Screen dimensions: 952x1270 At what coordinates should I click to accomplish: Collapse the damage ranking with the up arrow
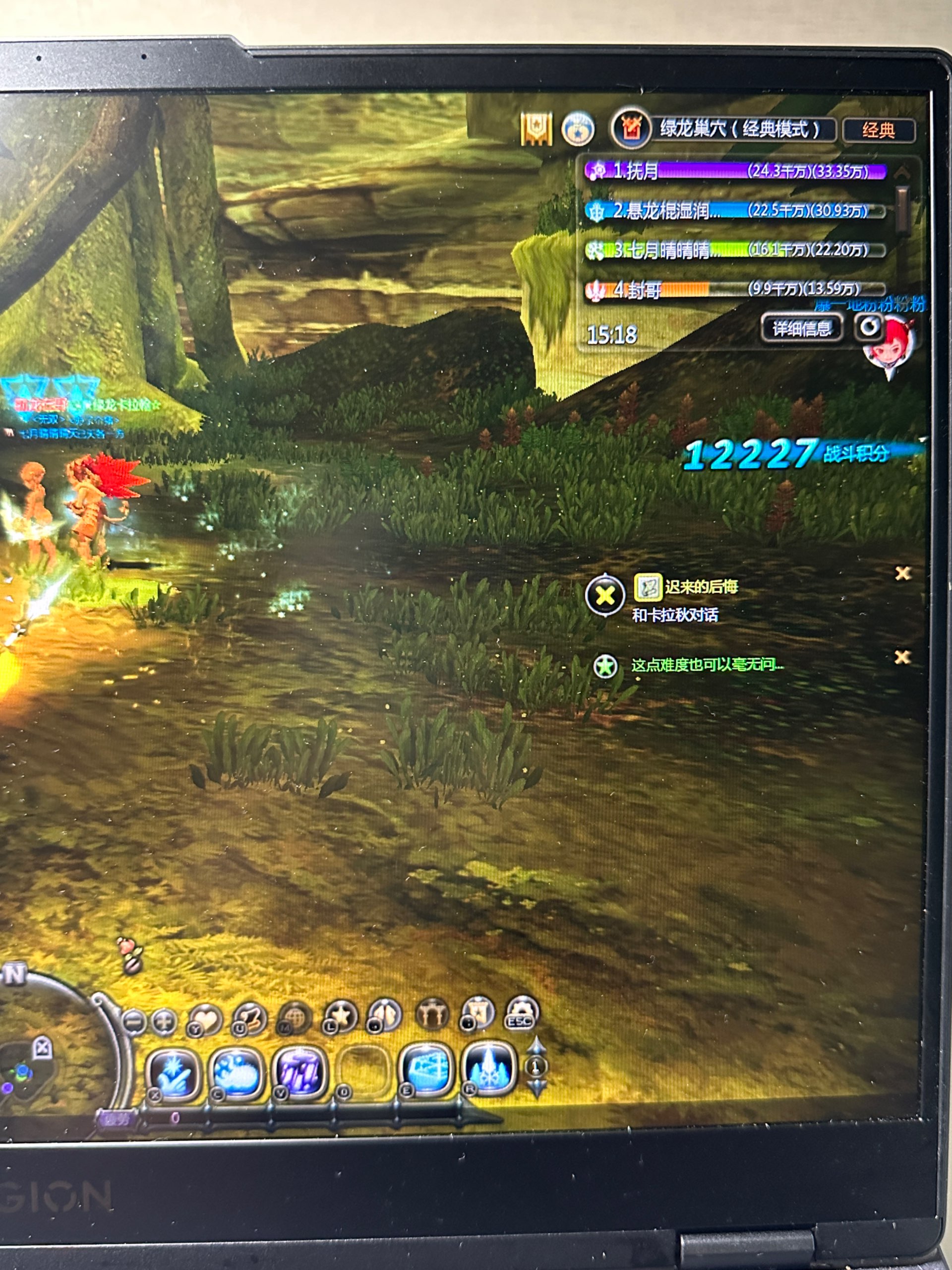point(902,171)
